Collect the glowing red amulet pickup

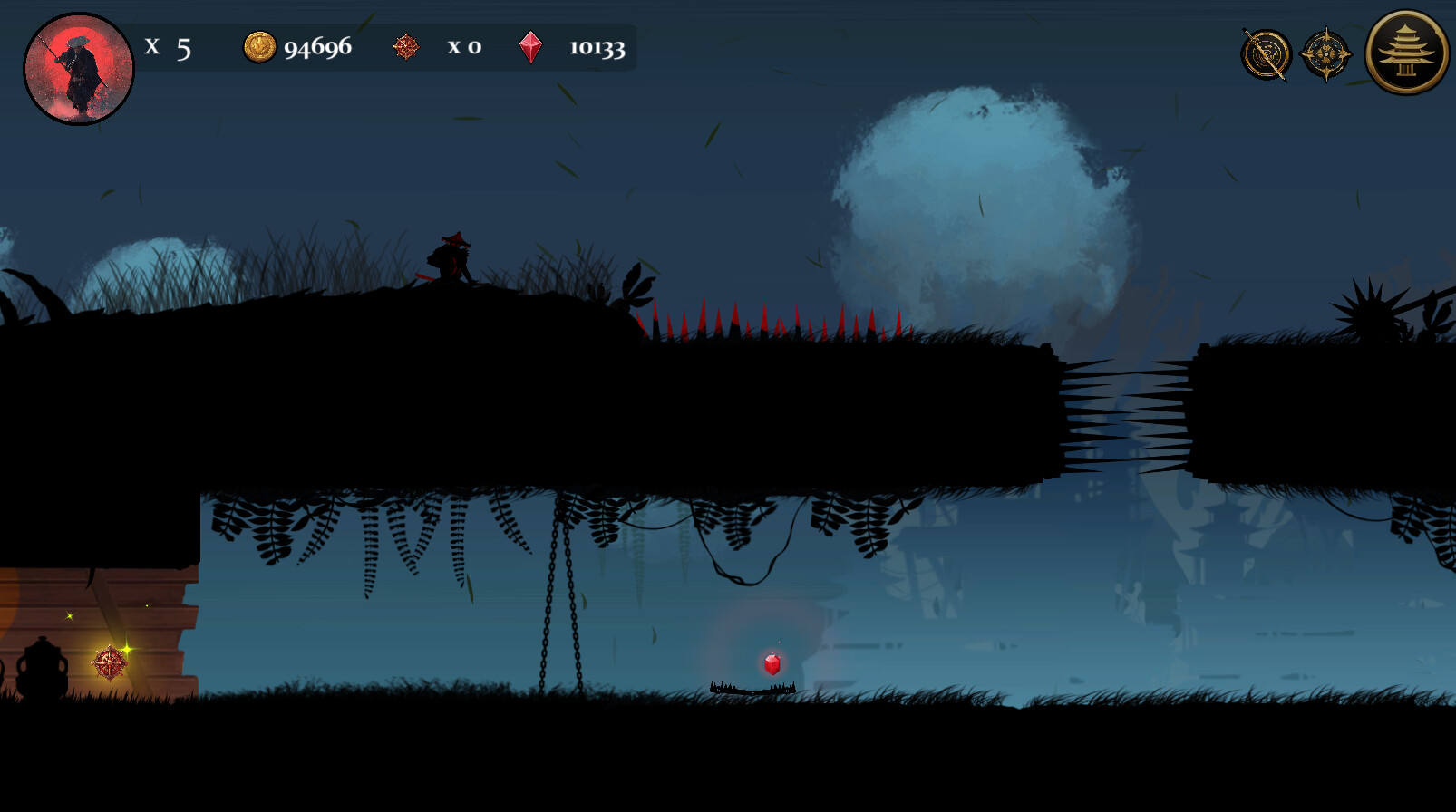tap(108, 662)
